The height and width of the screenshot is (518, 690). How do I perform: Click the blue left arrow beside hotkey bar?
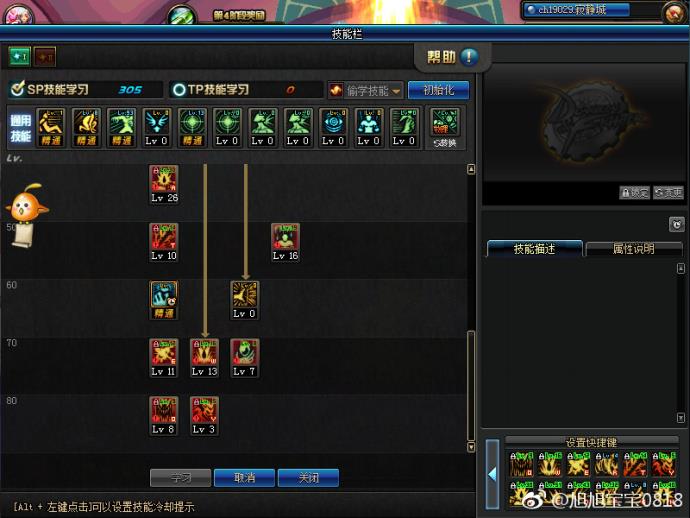tap(492, 473)
